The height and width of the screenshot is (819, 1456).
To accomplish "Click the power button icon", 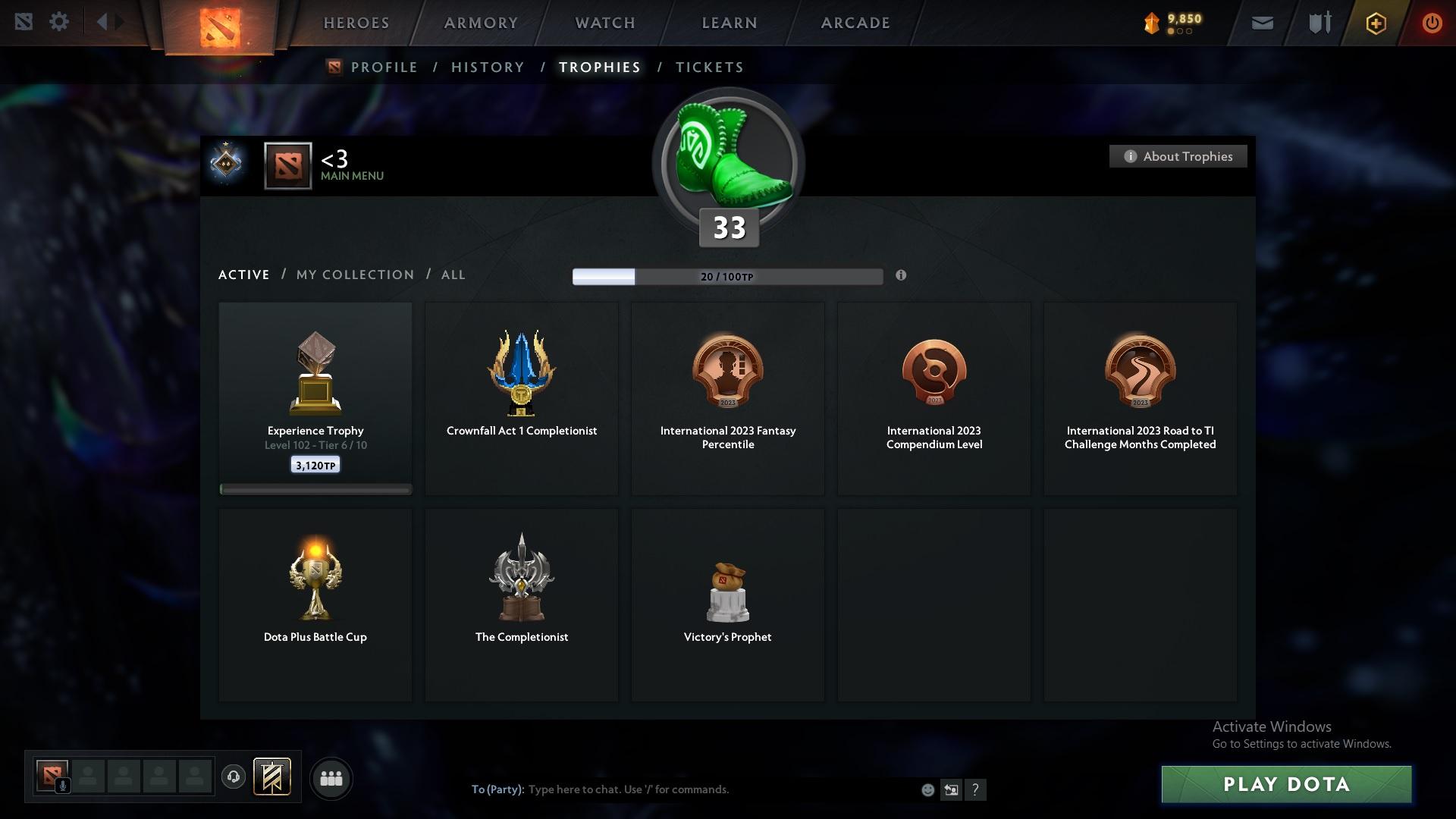I will pyautogui.click(x=1432, y=23).
